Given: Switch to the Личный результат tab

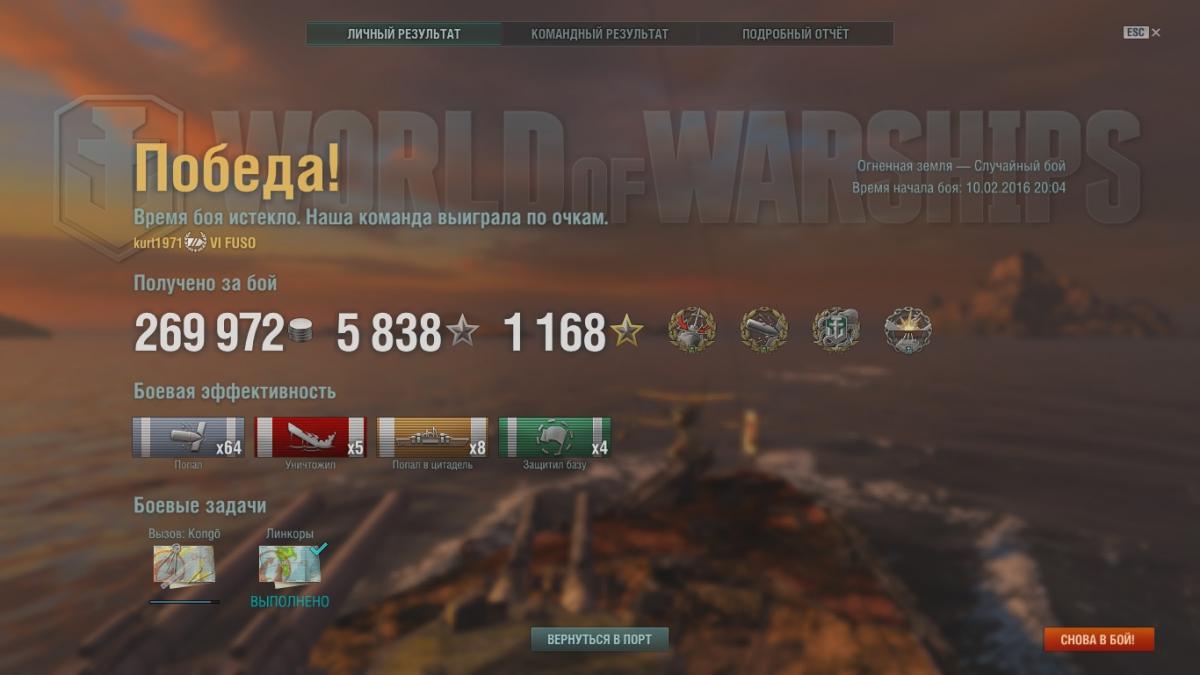Looking at the screenshot, I should click(404, 34).
